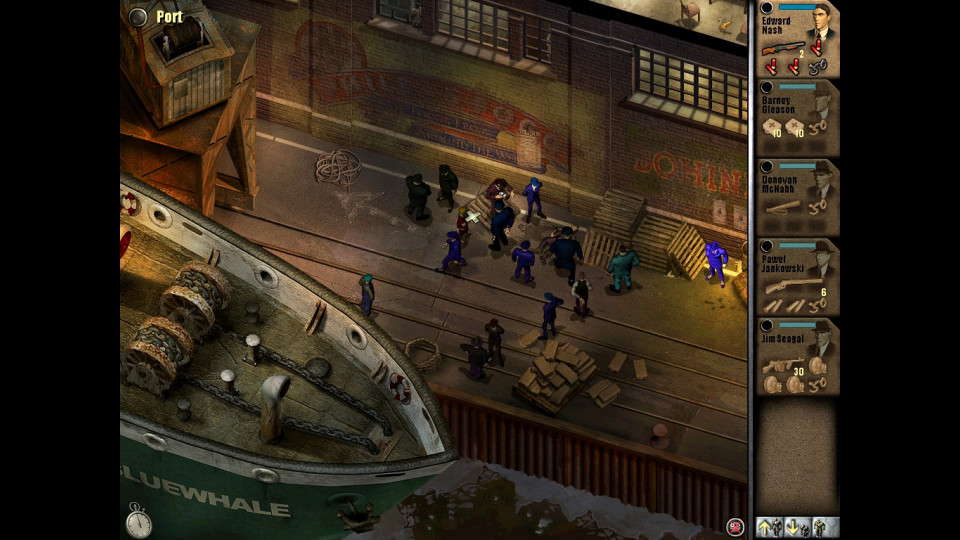Open the stopwatch time control
The width and height of the screenshot is (960, 540).
coord(138,521)
